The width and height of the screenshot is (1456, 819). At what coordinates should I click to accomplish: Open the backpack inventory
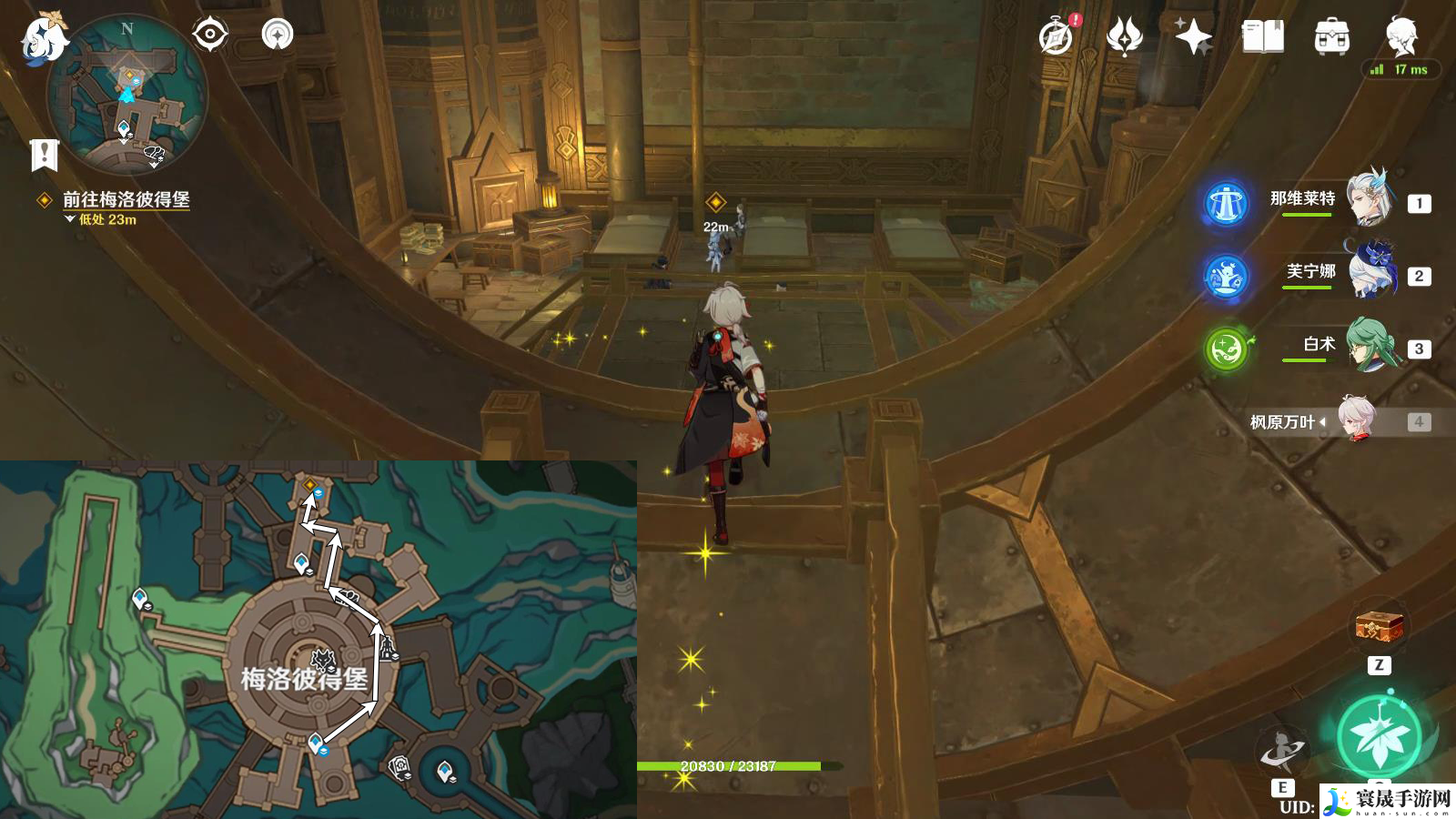pyautogui.click(x=1331, y=36)
